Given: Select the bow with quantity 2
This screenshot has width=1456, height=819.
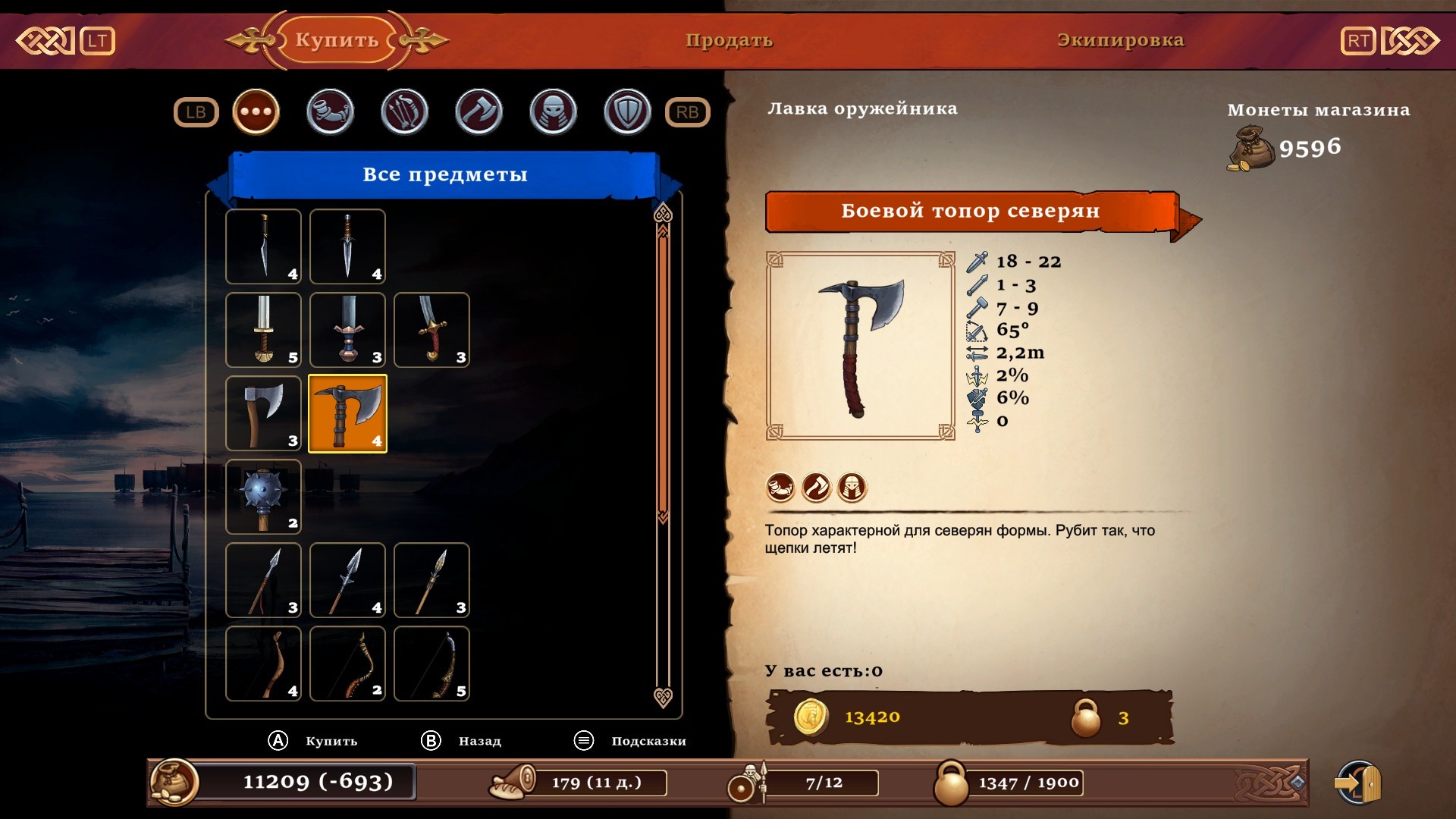Looking at the screenshot, I should tap(347, 664).
